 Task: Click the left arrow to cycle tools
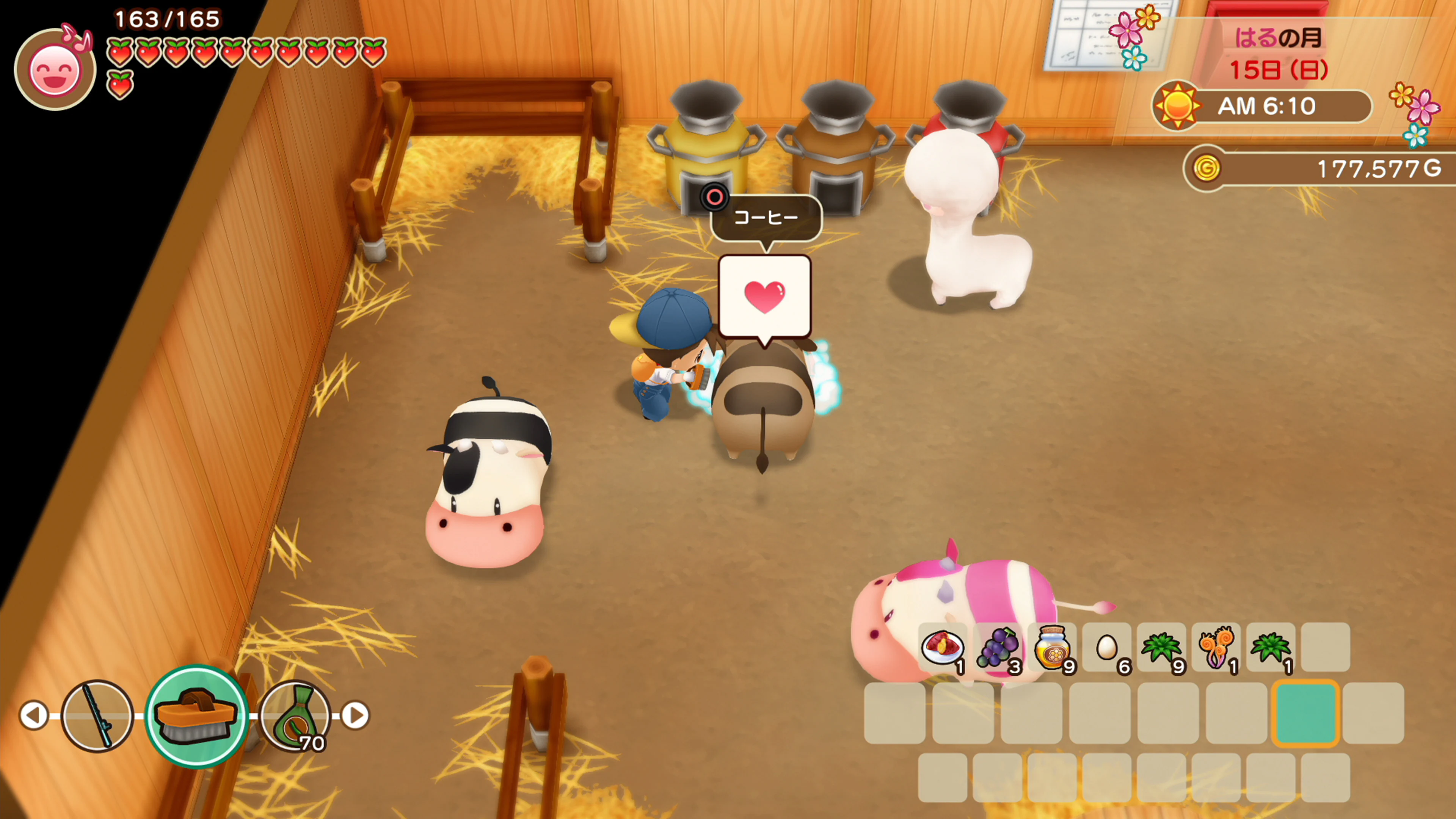pos(35,715)
